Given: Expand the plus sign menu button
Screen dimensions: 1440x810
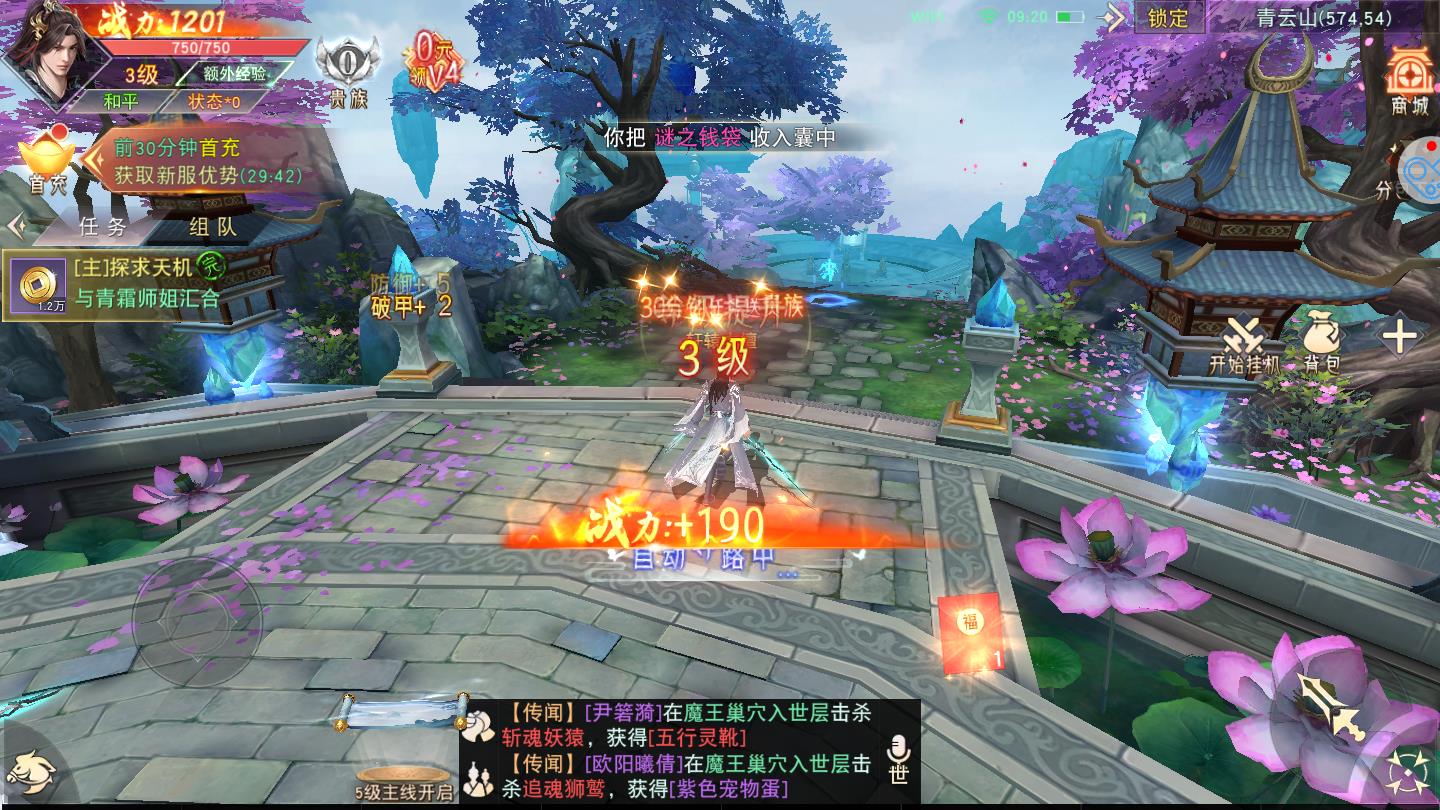Looking at the screenshot, I should [1399, 337].
